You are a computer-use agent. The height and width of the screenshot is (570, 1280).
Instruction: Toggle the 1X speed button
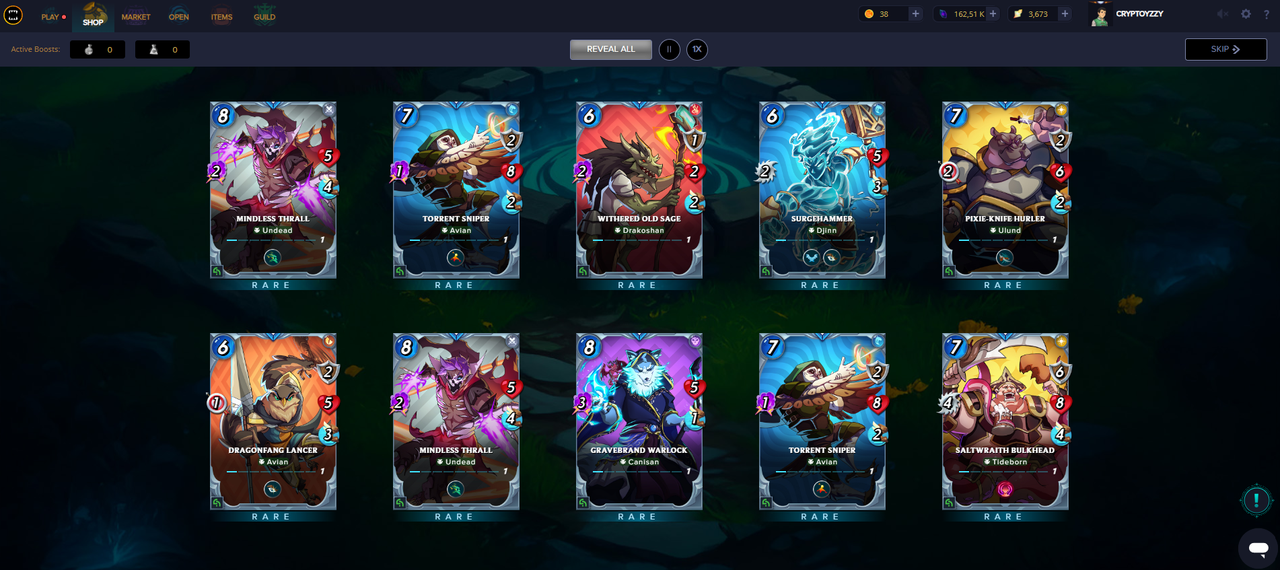tap(697, 49)
